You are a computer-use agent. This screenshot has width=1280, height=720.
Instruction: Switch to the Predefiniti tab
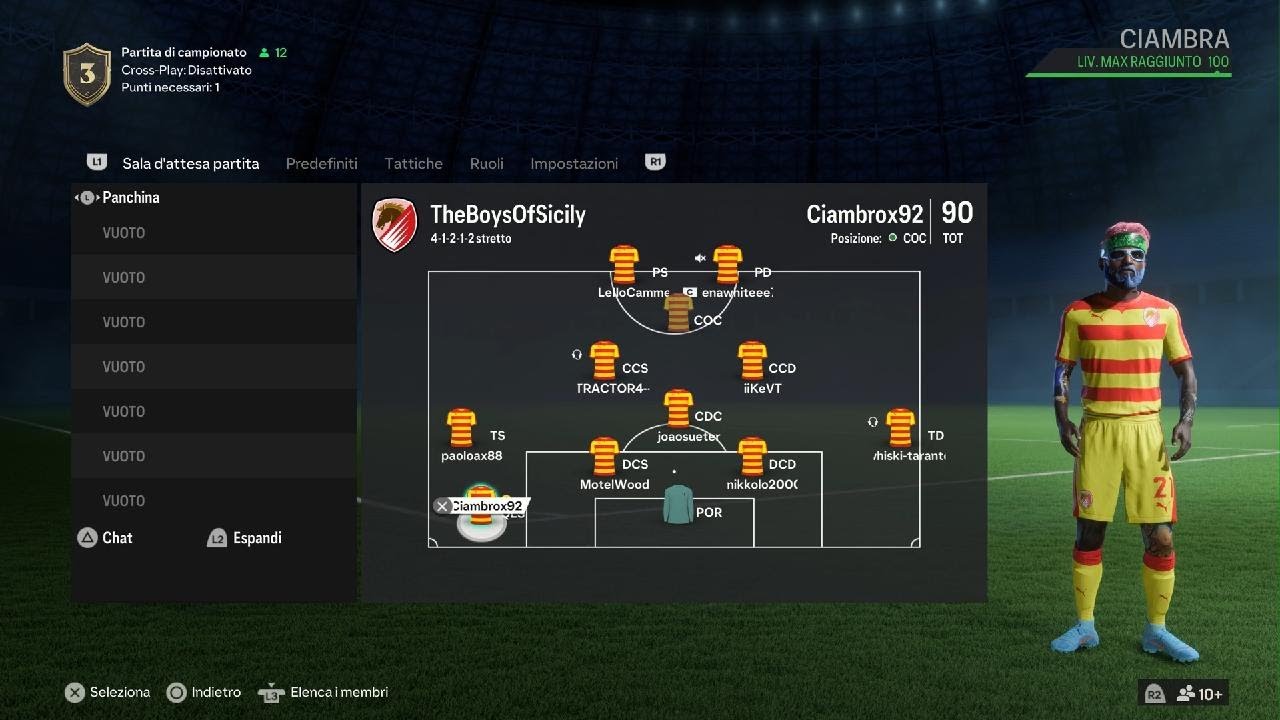[321, 163]
